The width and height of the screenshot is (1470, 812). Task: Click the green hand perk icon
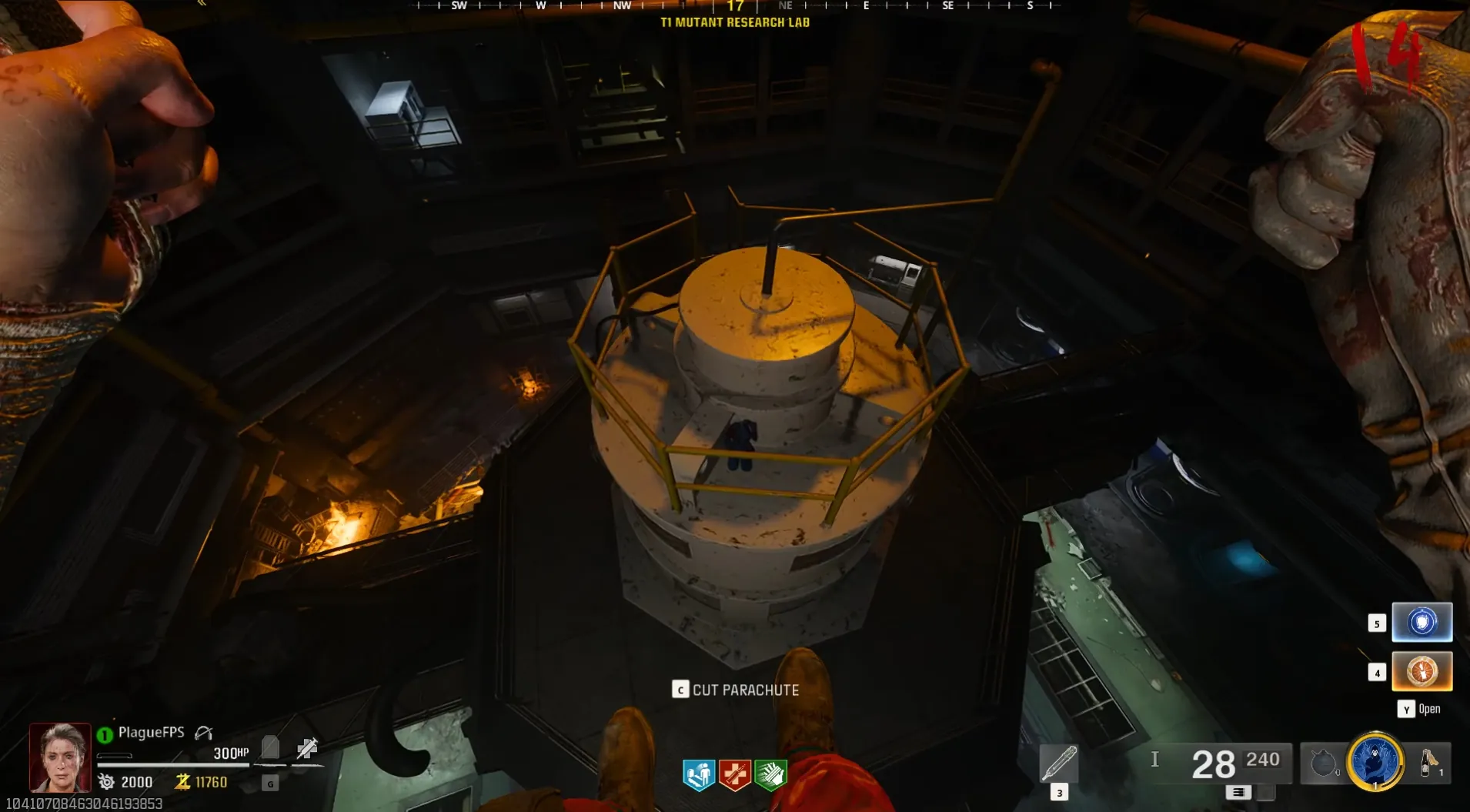770,774
